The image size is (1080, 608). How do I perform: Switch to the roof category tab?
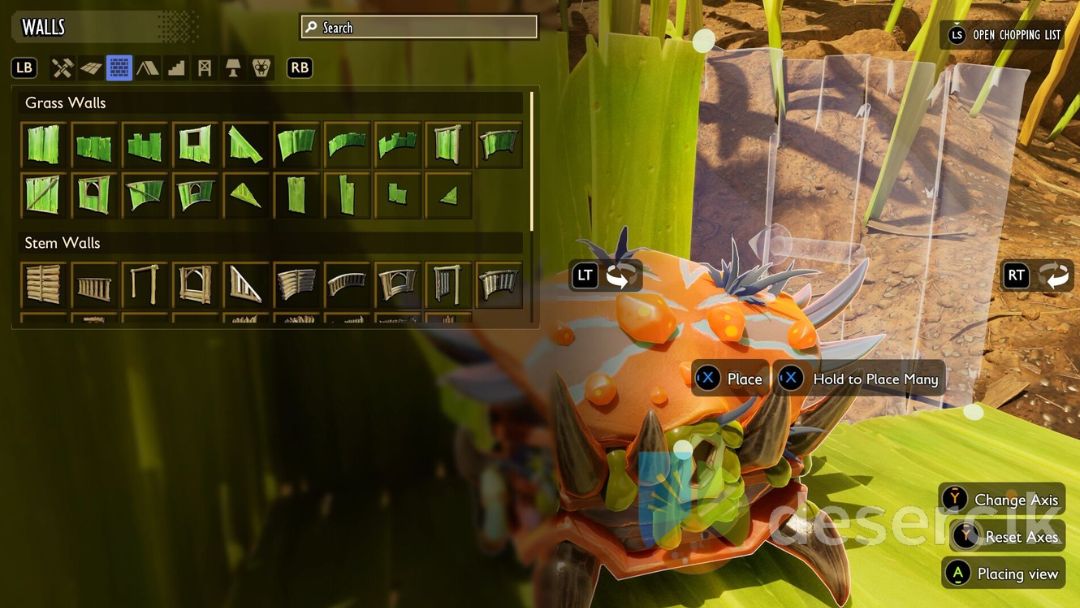click(x=147, y=68)
